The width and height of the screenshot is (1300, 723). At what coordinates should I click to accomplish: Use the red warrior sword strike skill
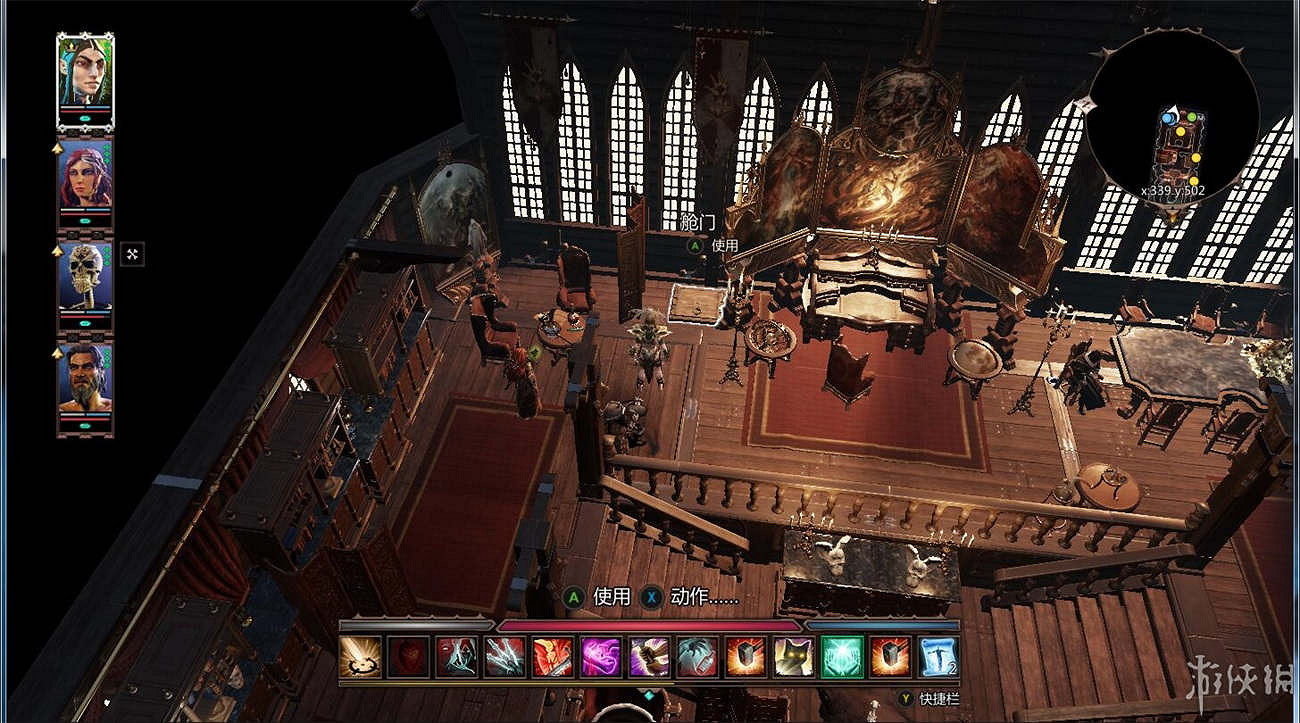[x=553, y=657]
